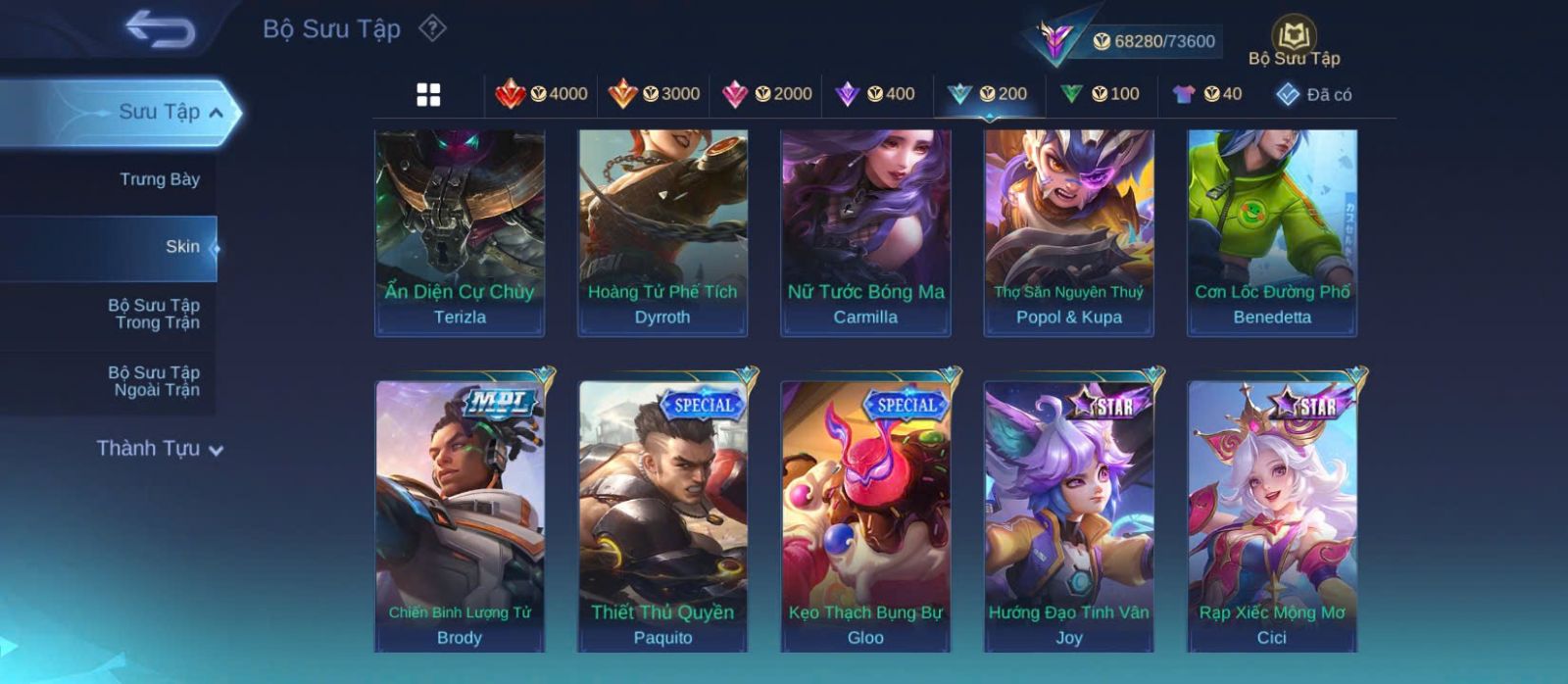The image size is (1568, 684).
Task: Choose the Carmilla Nữ Tước Bóng Ma skin
Action: (865, 232)
